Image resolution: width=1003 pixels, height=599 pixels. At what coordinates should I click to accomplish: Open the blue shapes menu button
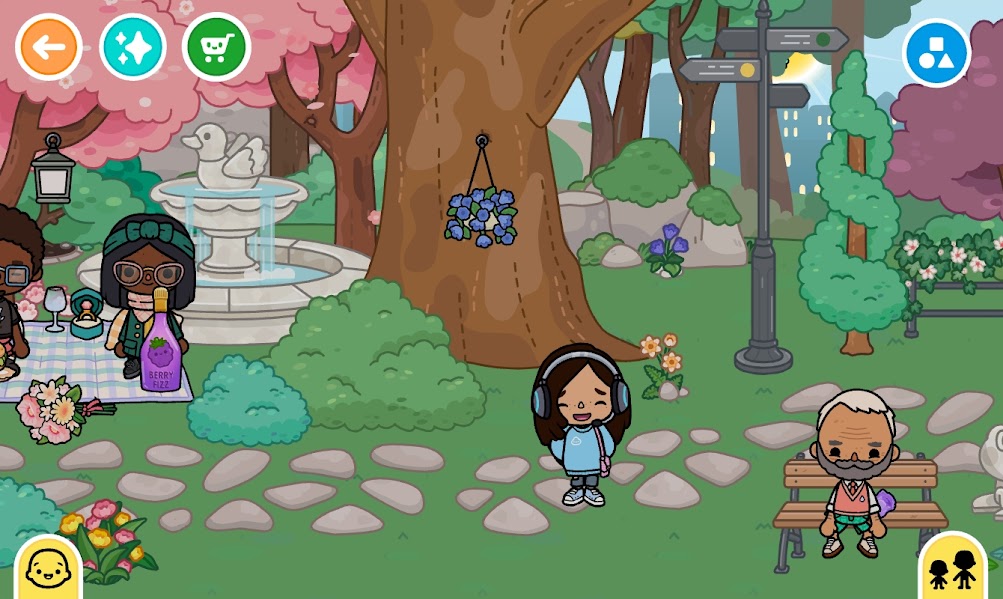[x=936, y=53]
